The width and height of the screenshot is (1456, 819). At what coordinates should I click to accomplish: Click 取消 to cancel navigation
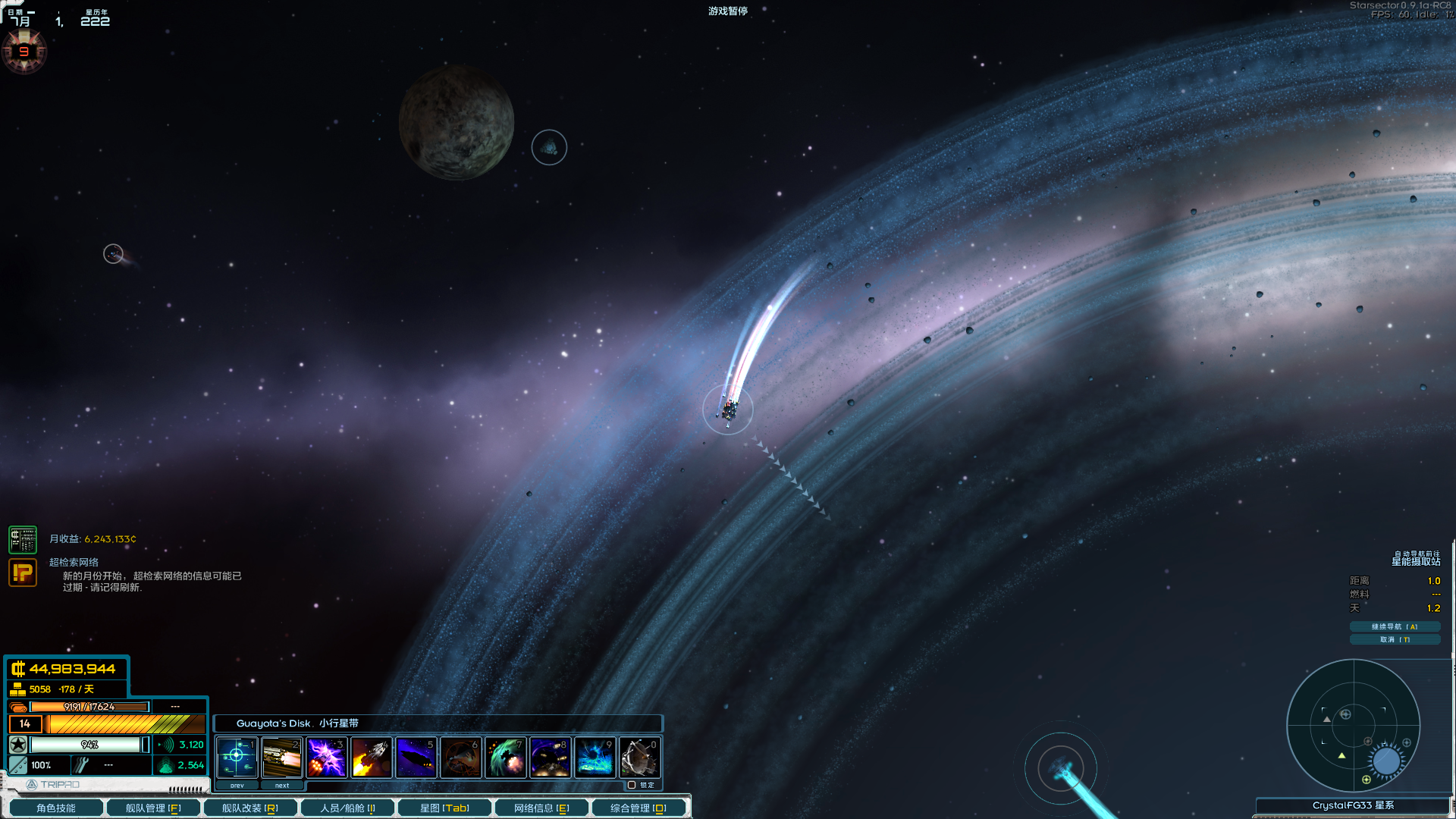pyautogui.click(x=1395, y=639)
